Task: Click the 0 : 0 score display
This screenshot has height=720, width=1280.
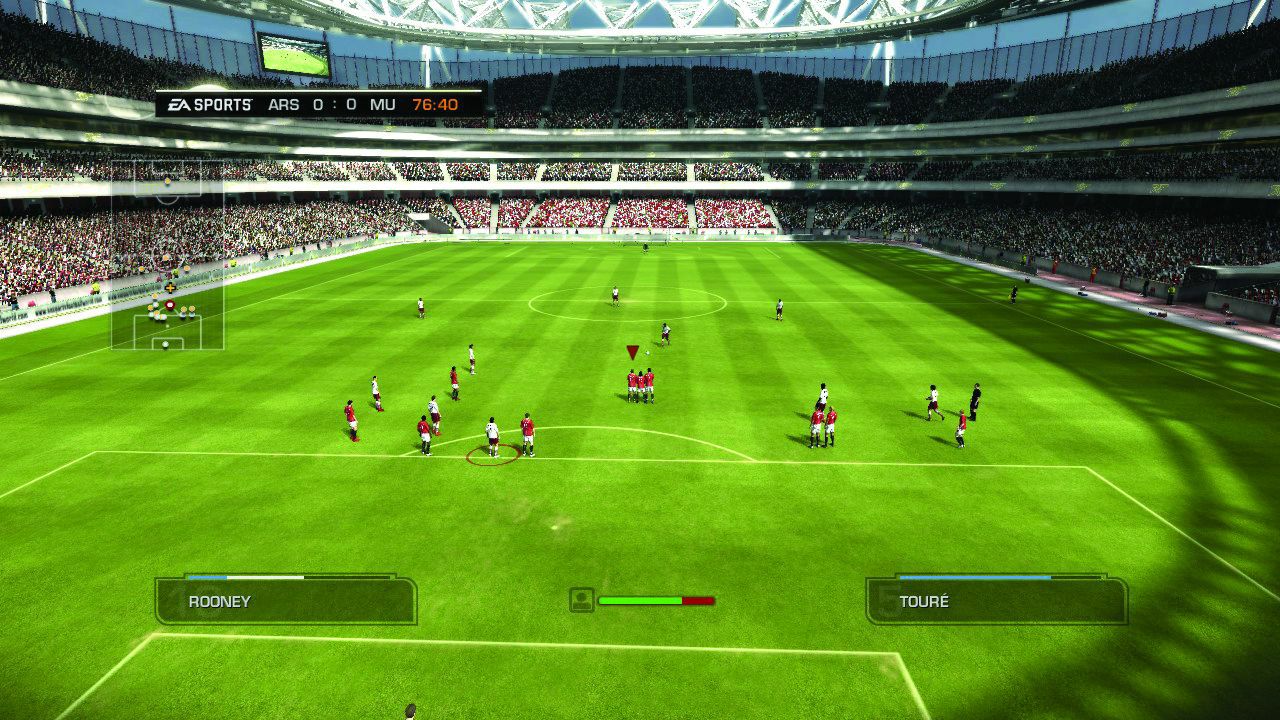Action: pos(335,103)
